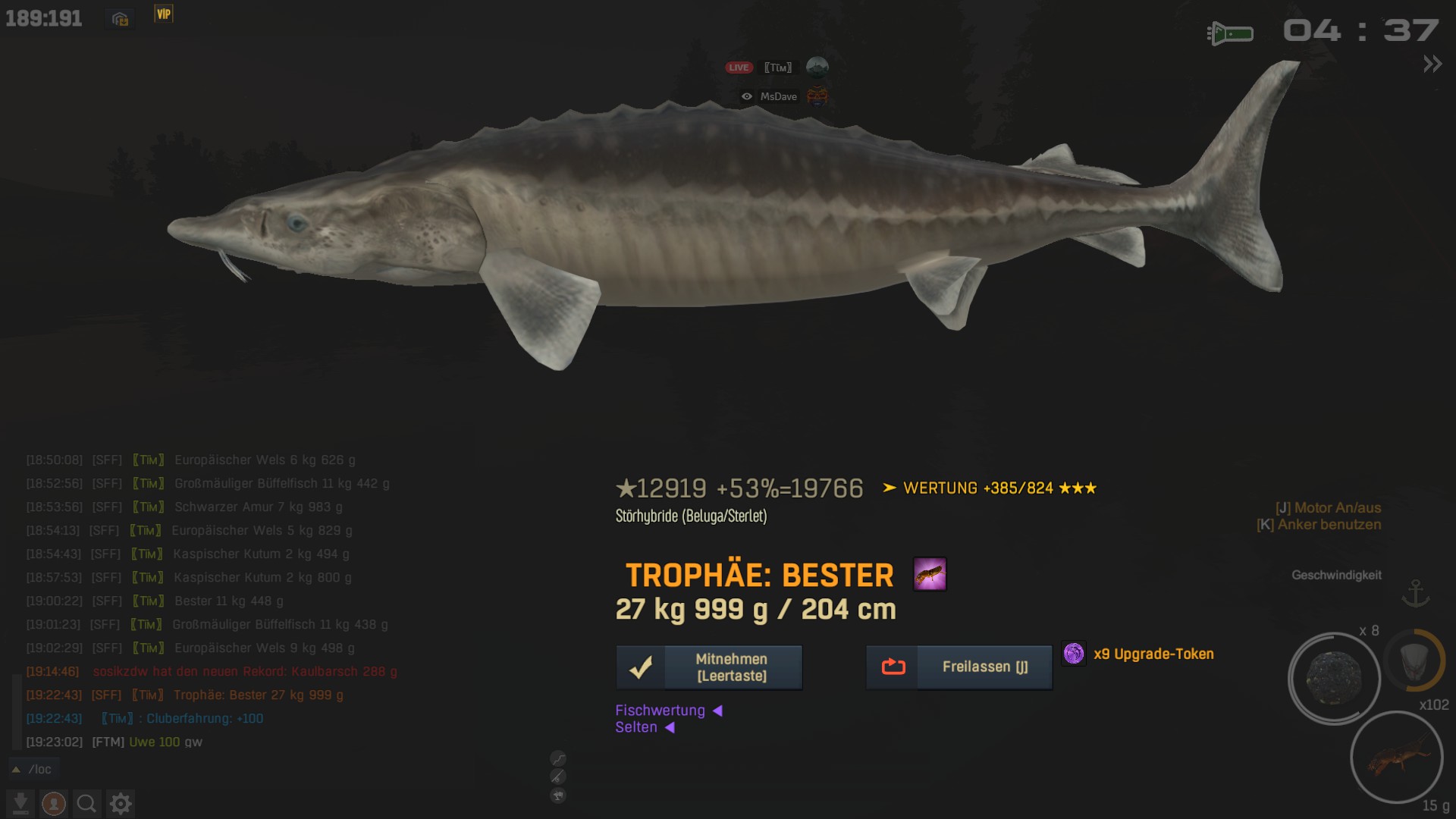The image size is (1456, 819).
Task: Toggle the flashlight icon
Action: (1230, 33)
